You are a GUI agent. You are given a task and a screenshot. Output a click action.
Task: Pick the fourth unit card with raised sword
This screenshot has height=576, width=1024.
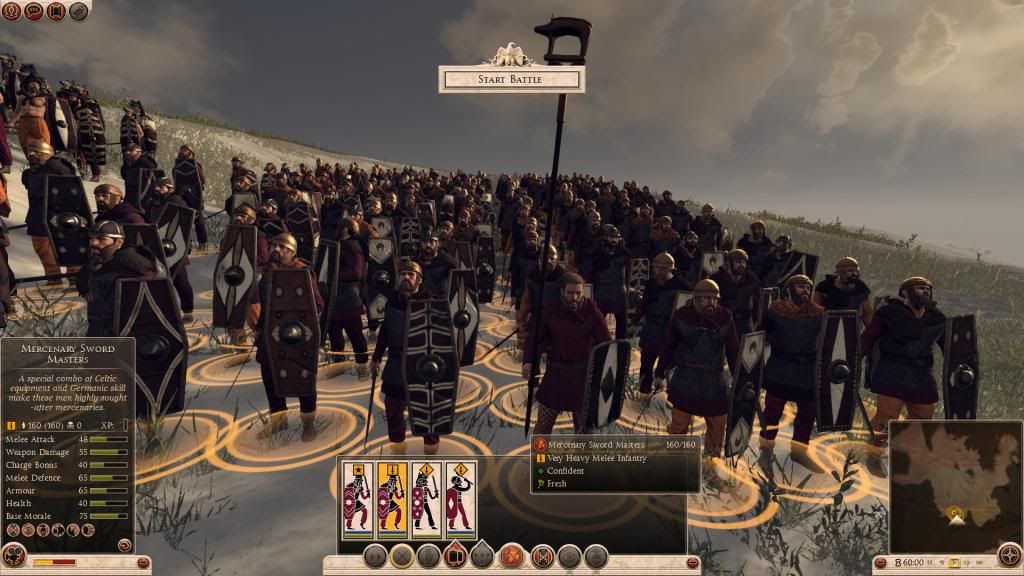point(459,500)
